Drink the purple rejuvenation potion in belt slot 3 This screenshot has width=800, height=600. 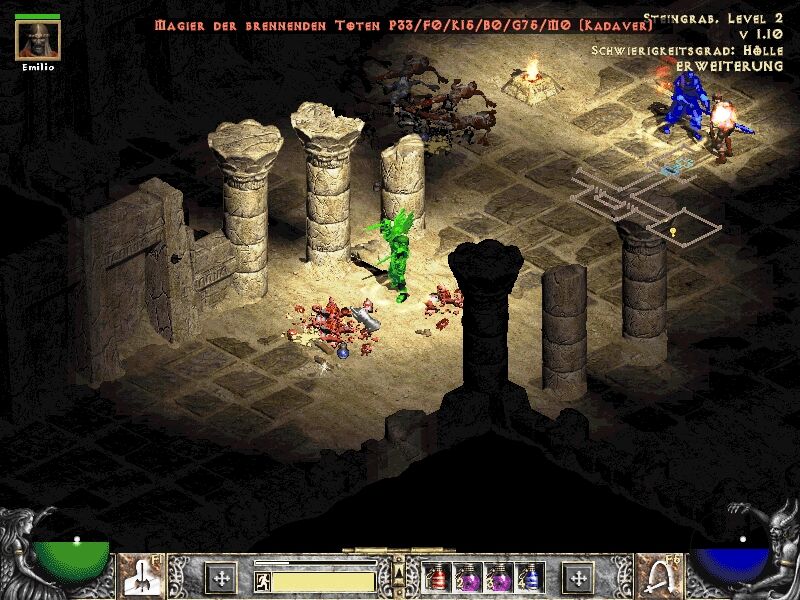[499, 577]
